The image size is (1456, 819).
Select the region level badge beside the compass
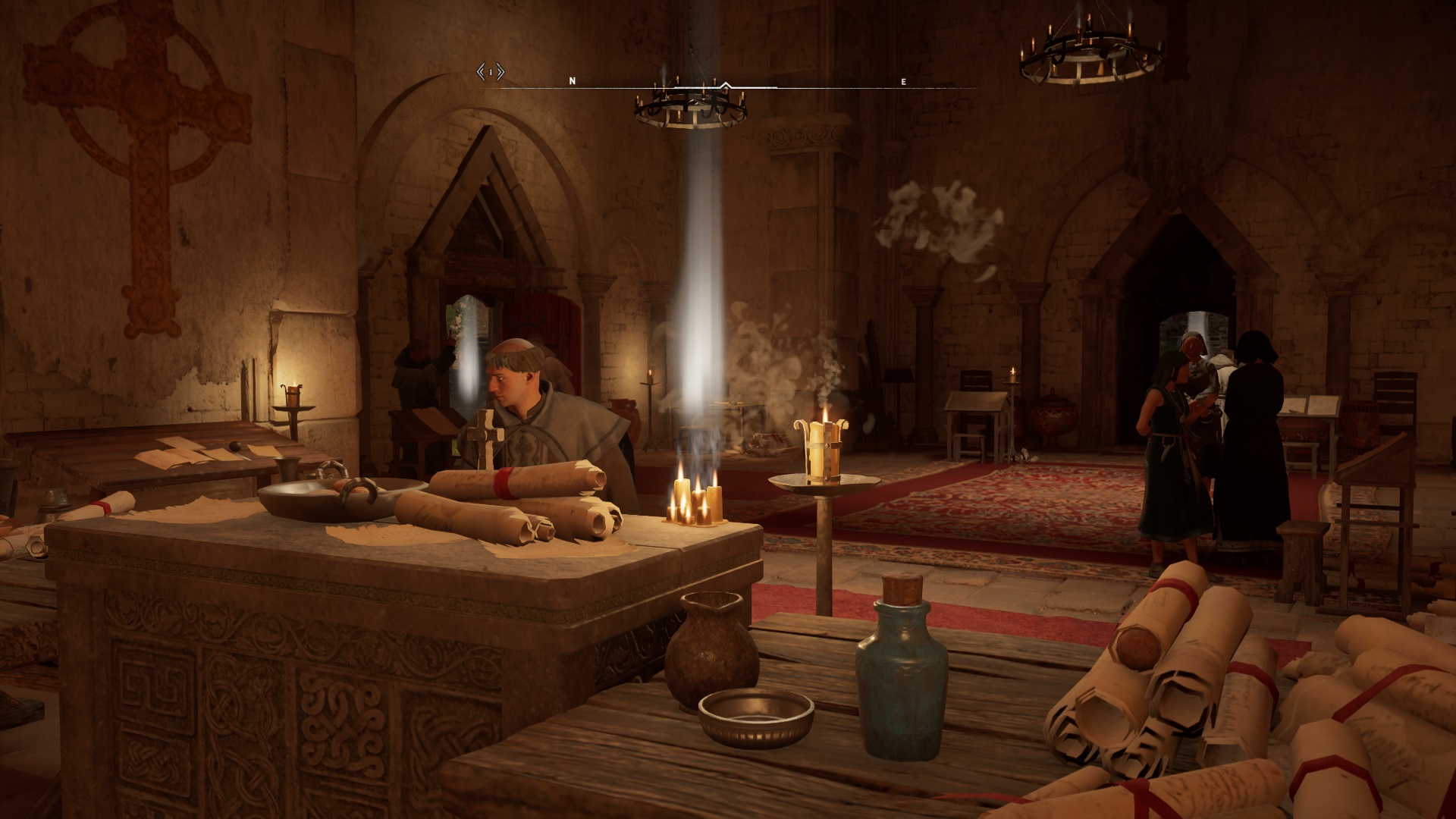tap(491, 73)
